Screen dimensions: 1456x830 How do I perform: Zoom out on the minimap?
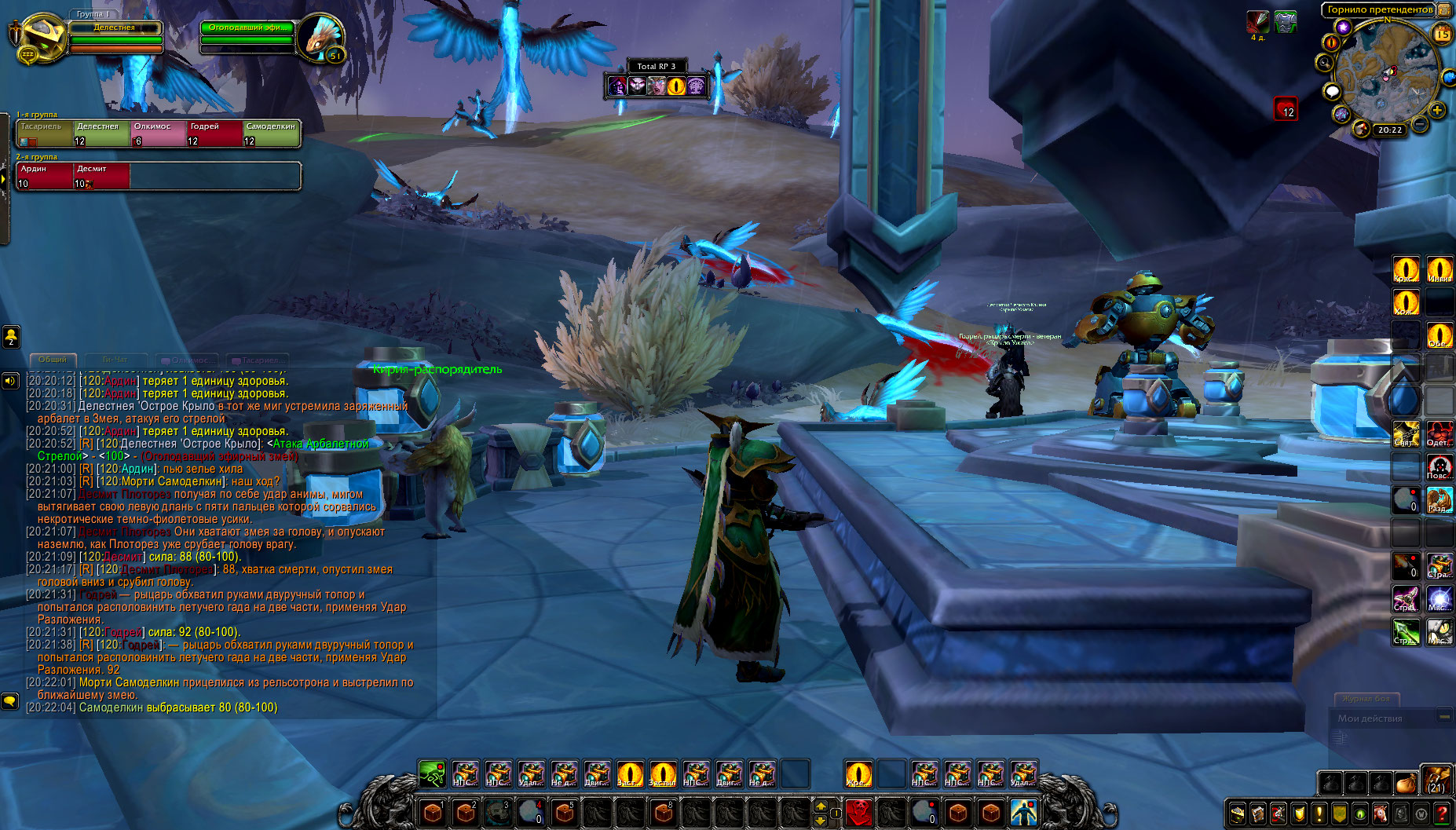(1421, 124)
